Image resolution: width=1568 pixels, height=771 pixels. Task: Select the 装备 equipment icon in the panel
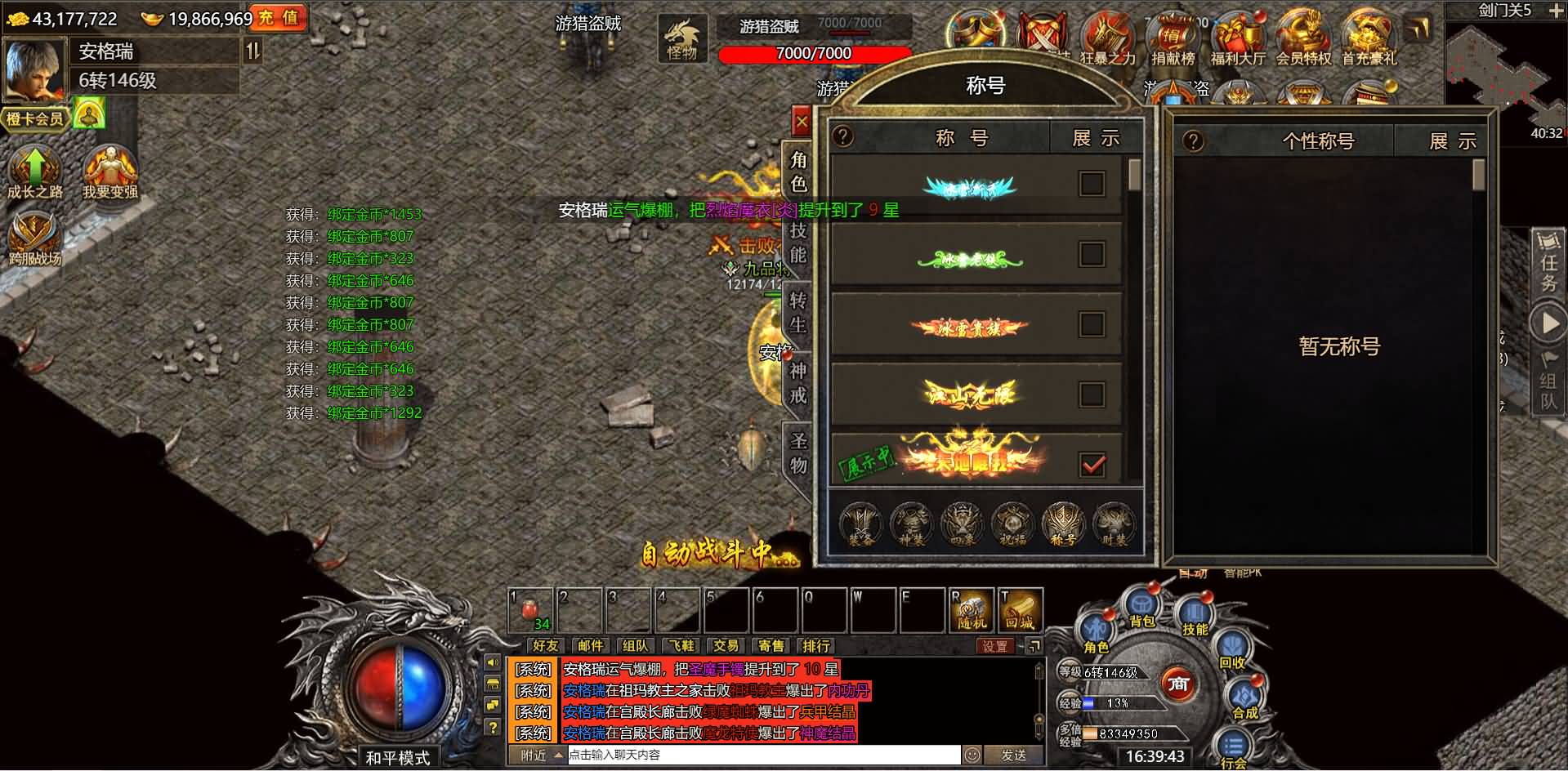[860, 523]
